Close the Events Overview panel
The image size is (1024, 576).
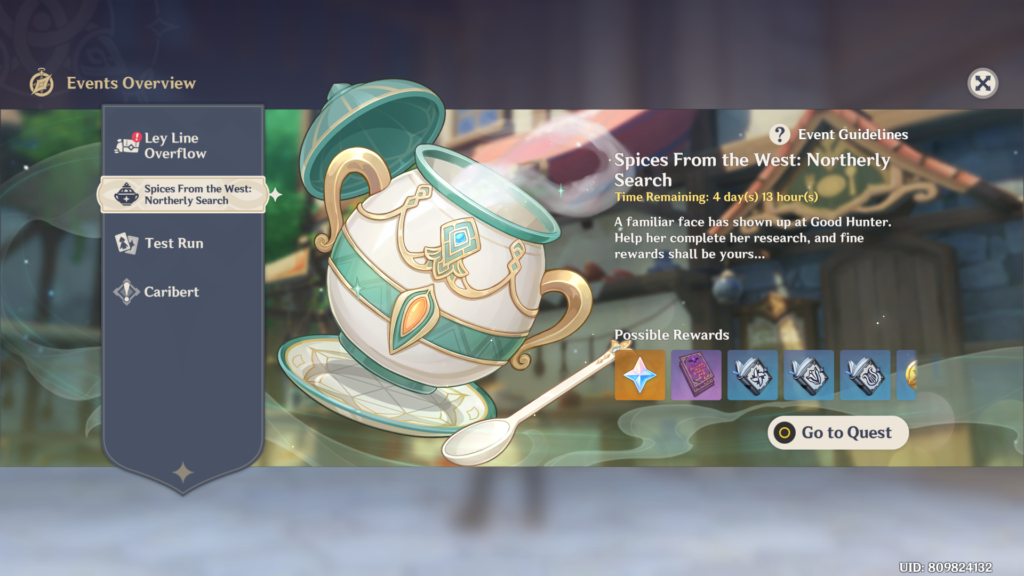click(983, 83)
